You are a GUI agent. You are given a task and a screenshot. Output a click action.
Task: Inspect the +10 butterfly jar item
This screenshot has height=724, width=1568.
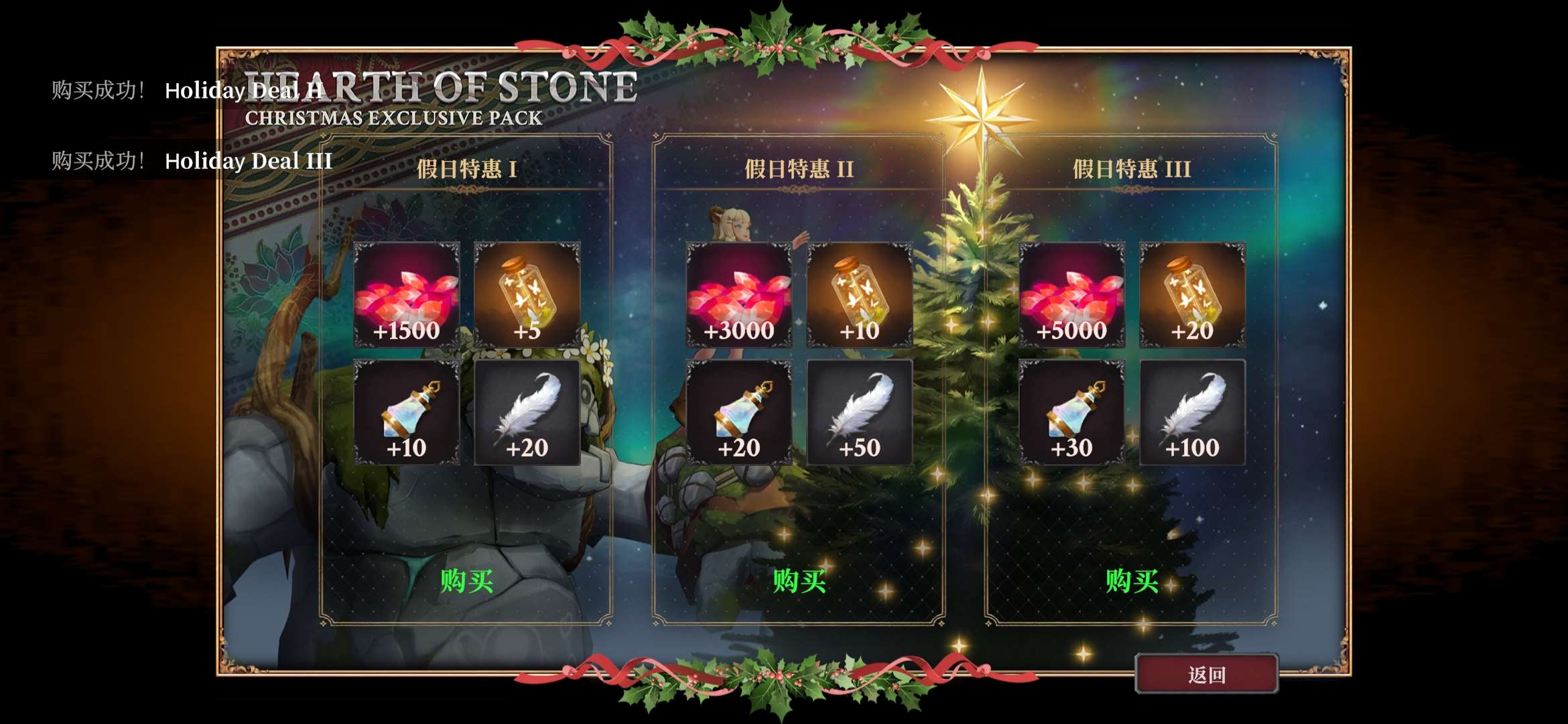(x=860, y=295)
